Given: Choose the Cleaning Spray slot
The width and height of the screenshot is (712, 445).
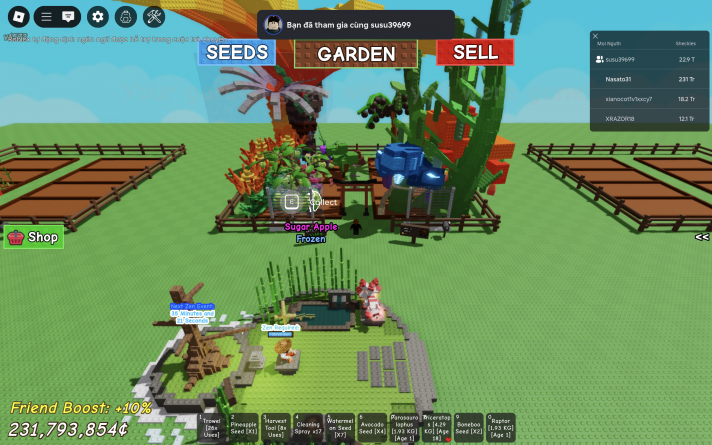Looking at the screenshot, I should pyautogui.click(x=308, y=428).
